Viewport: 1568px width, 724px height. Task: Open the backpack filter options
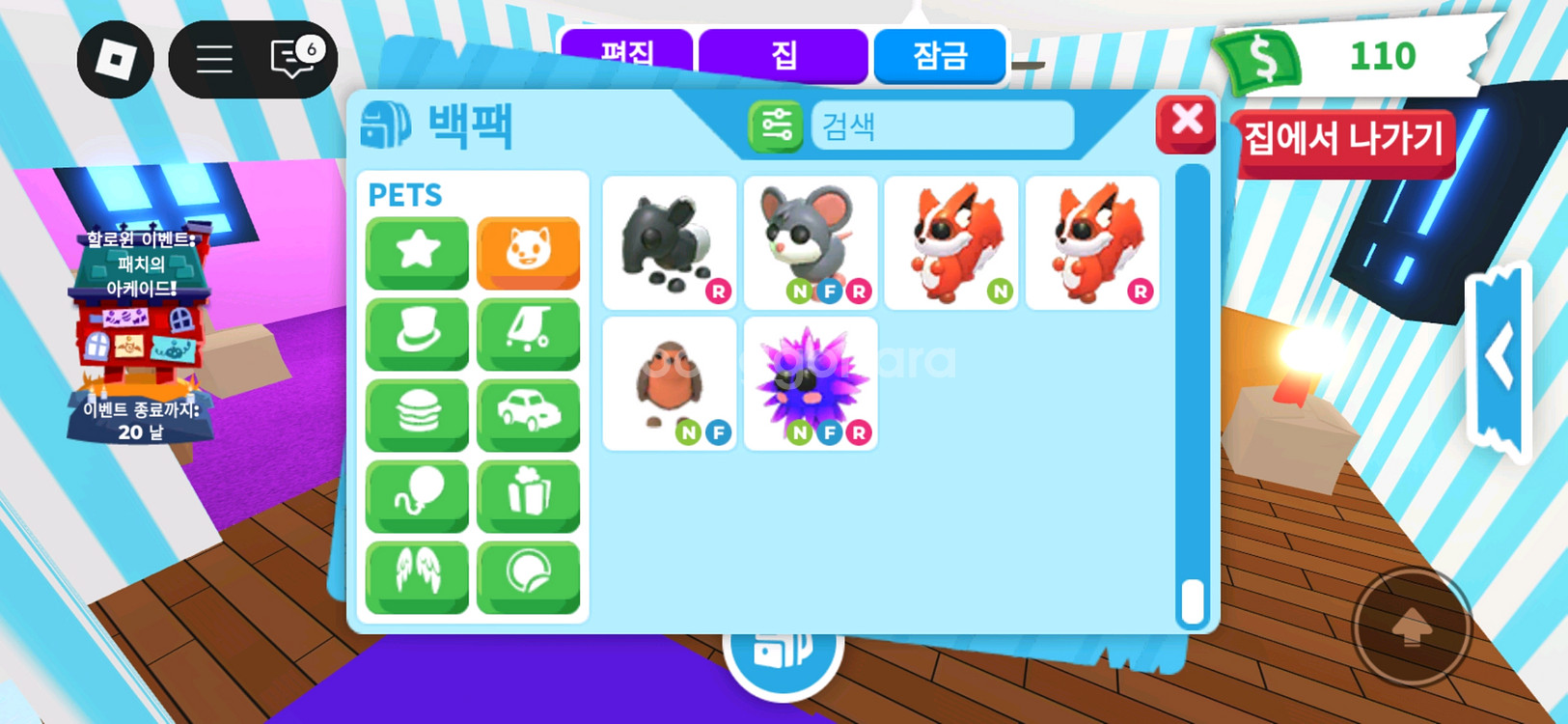pyautogui.click(x=776, y=125)
